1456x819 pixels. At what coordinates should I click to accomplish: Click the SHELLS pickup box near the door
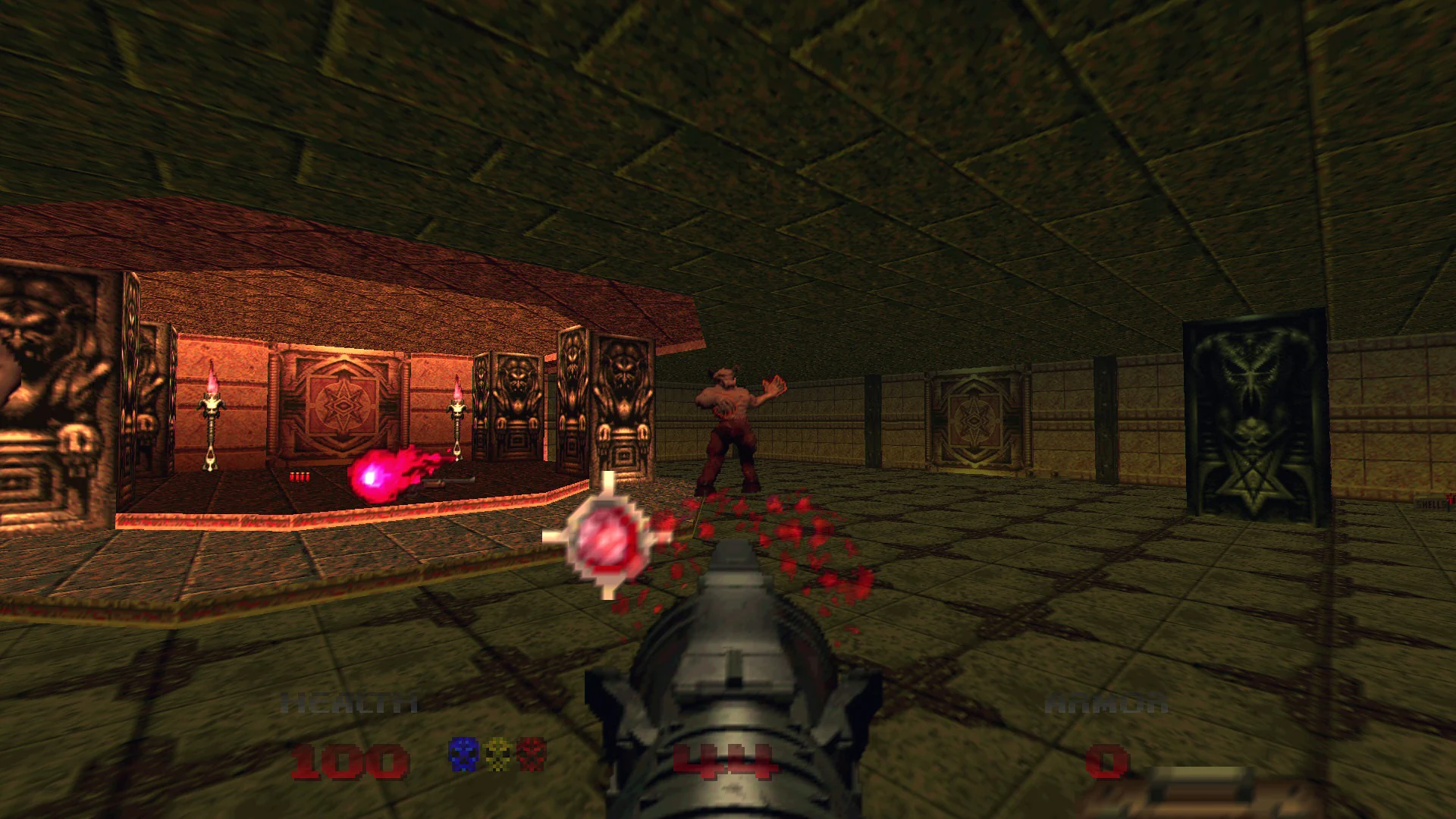1436,502
